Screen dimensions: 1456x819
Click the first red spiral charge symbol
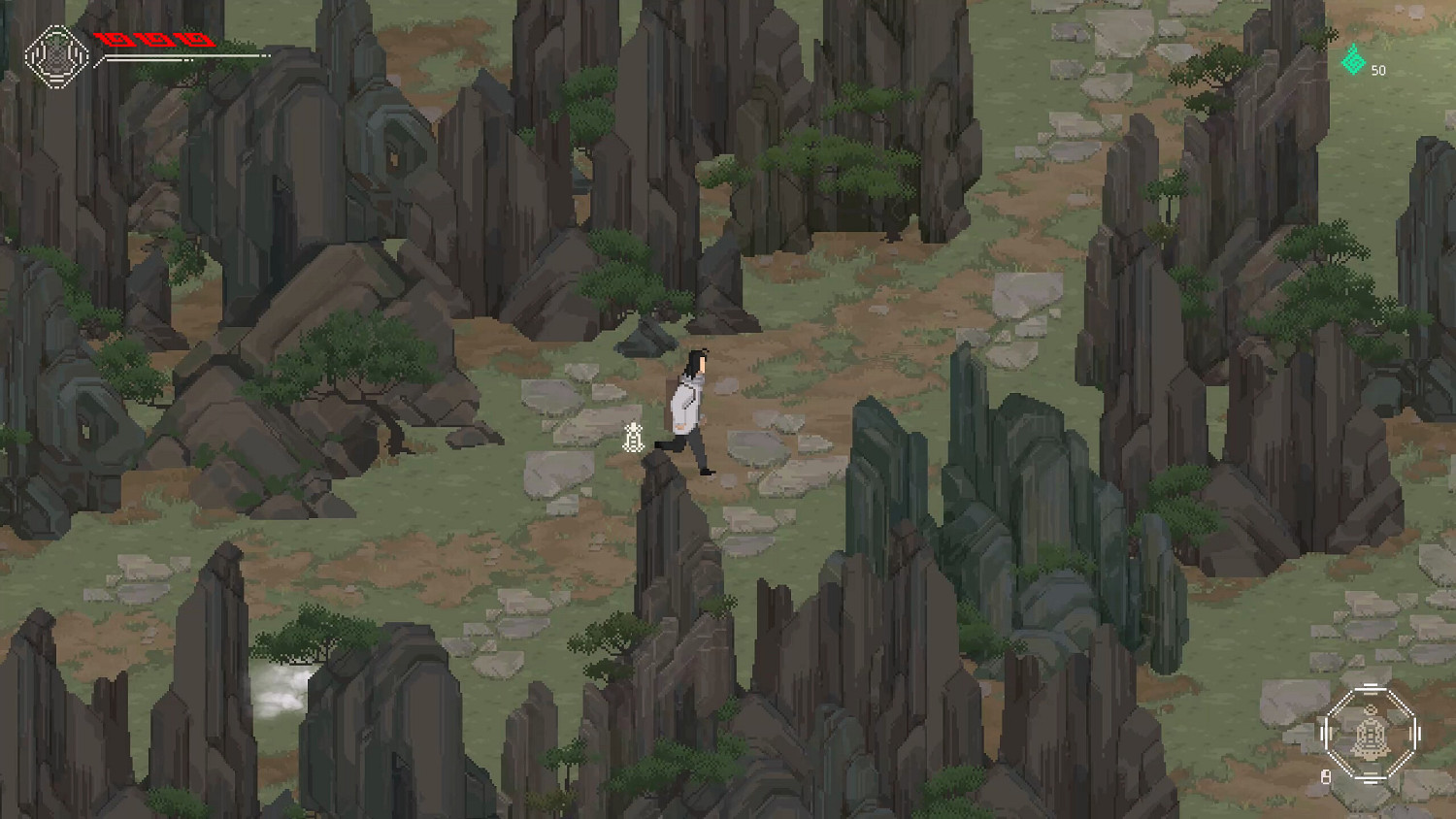pos(116,39)
